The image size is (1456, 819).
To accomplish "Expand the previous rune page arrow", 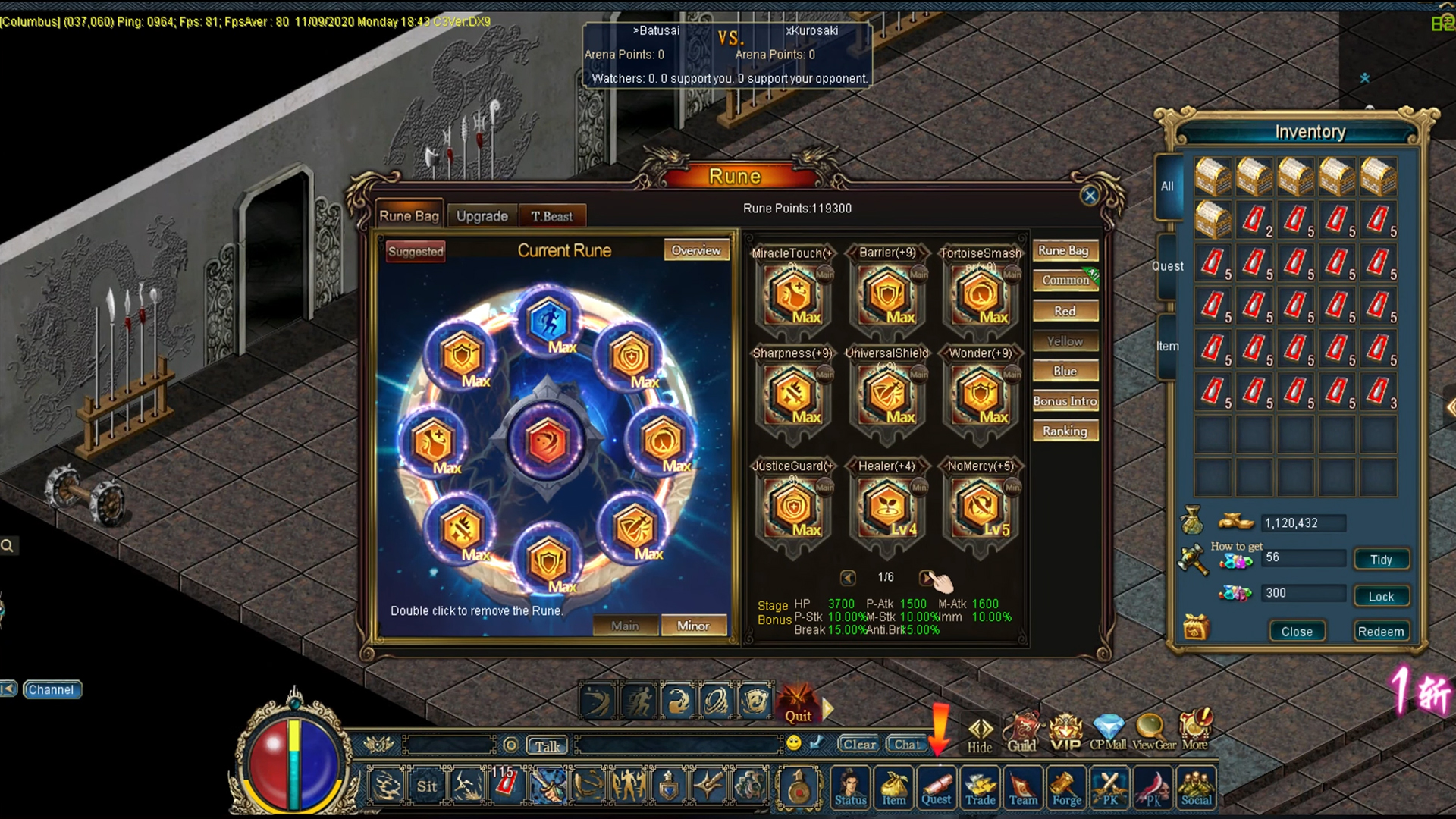I will [x=847, y=576].
